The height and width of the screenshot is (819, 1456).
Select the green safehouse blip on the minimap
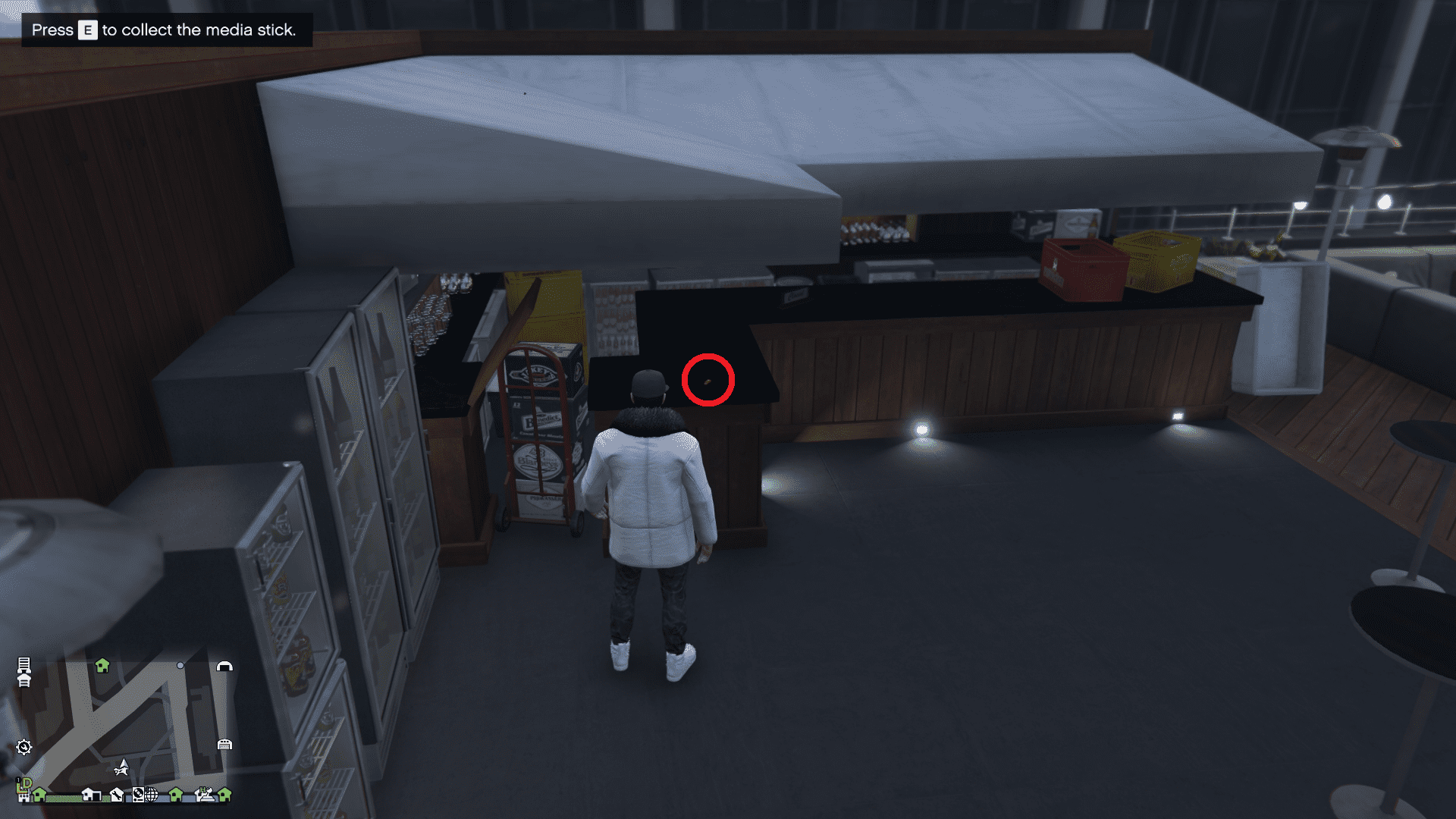click(x=103, y=666)
